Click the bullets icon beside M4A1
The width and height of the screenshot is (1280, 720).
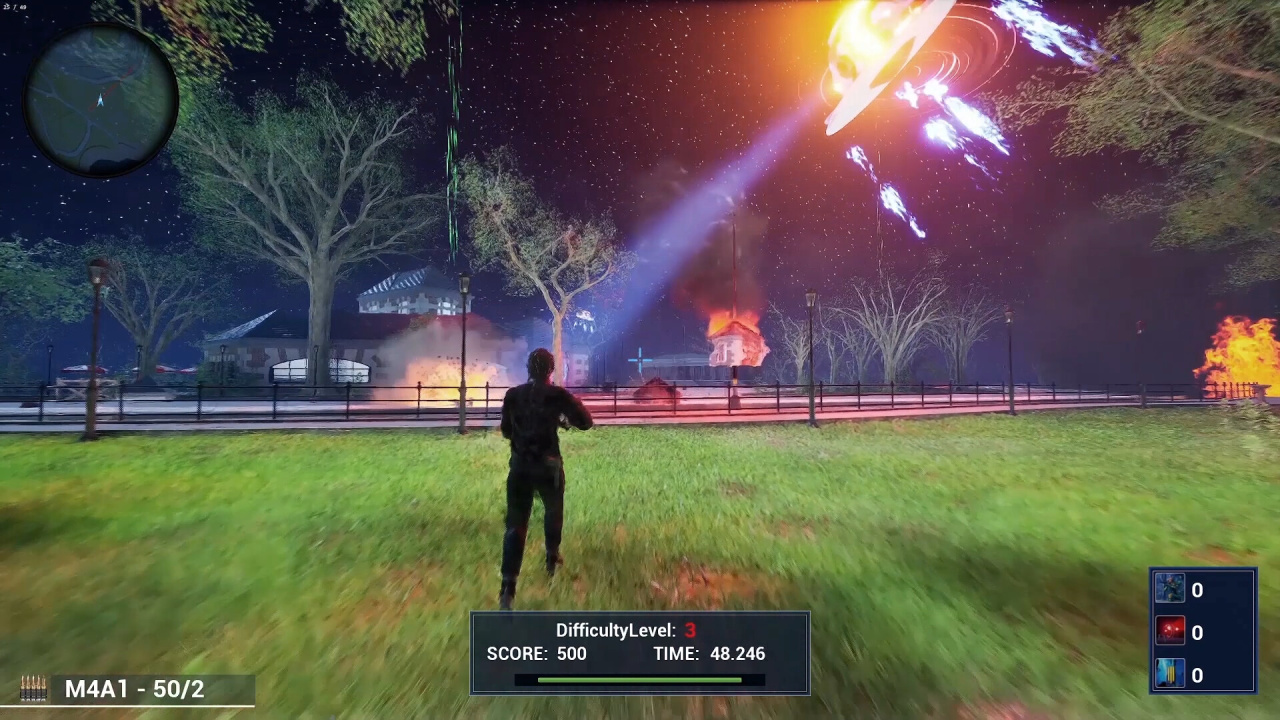click(x=33, y=689)
